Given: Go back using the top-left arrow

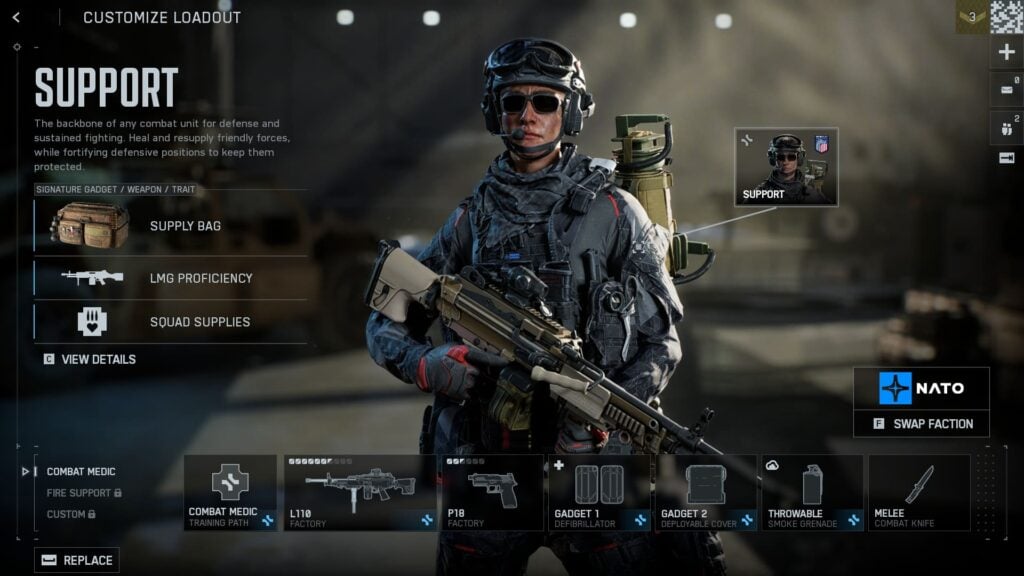Looking at the screenshot, I should tap(16, 17).
